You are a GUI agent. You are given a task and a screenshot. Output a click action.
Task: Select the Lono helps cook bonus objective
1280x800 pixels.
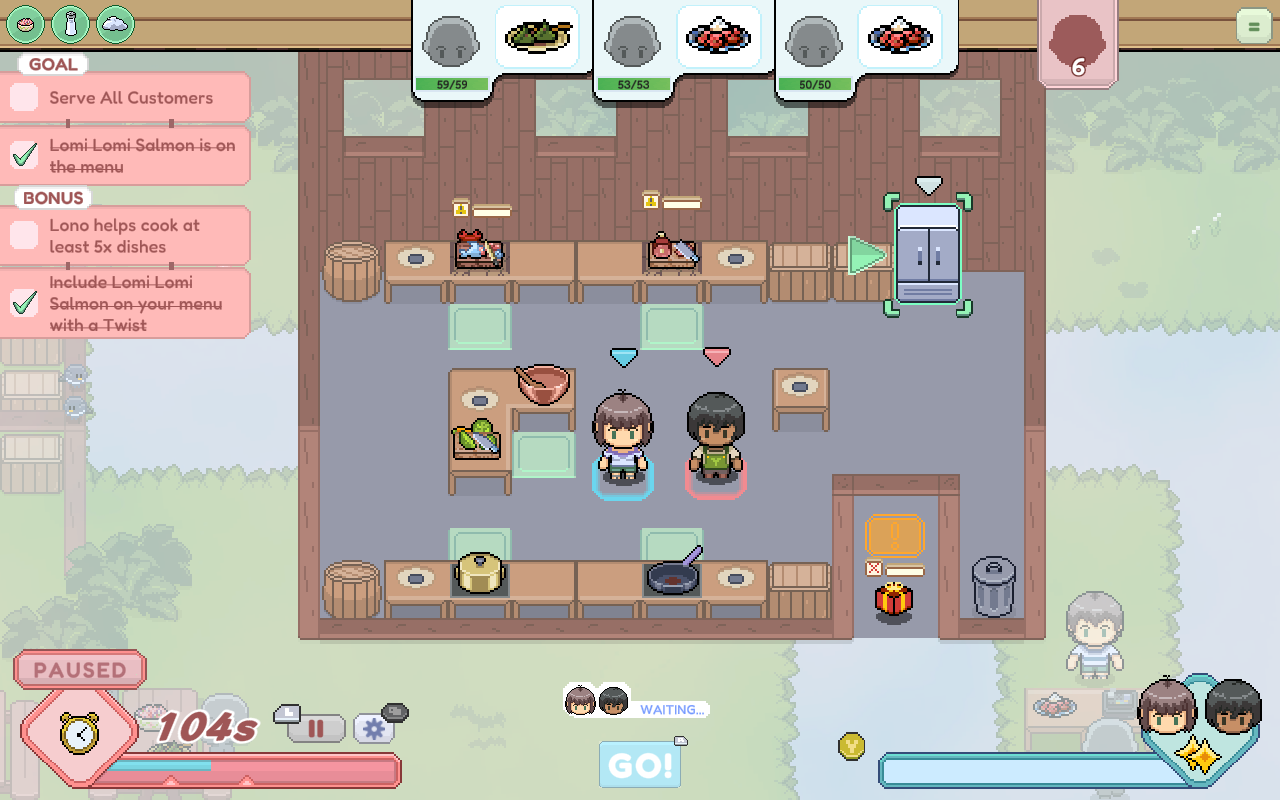(125, 236)
